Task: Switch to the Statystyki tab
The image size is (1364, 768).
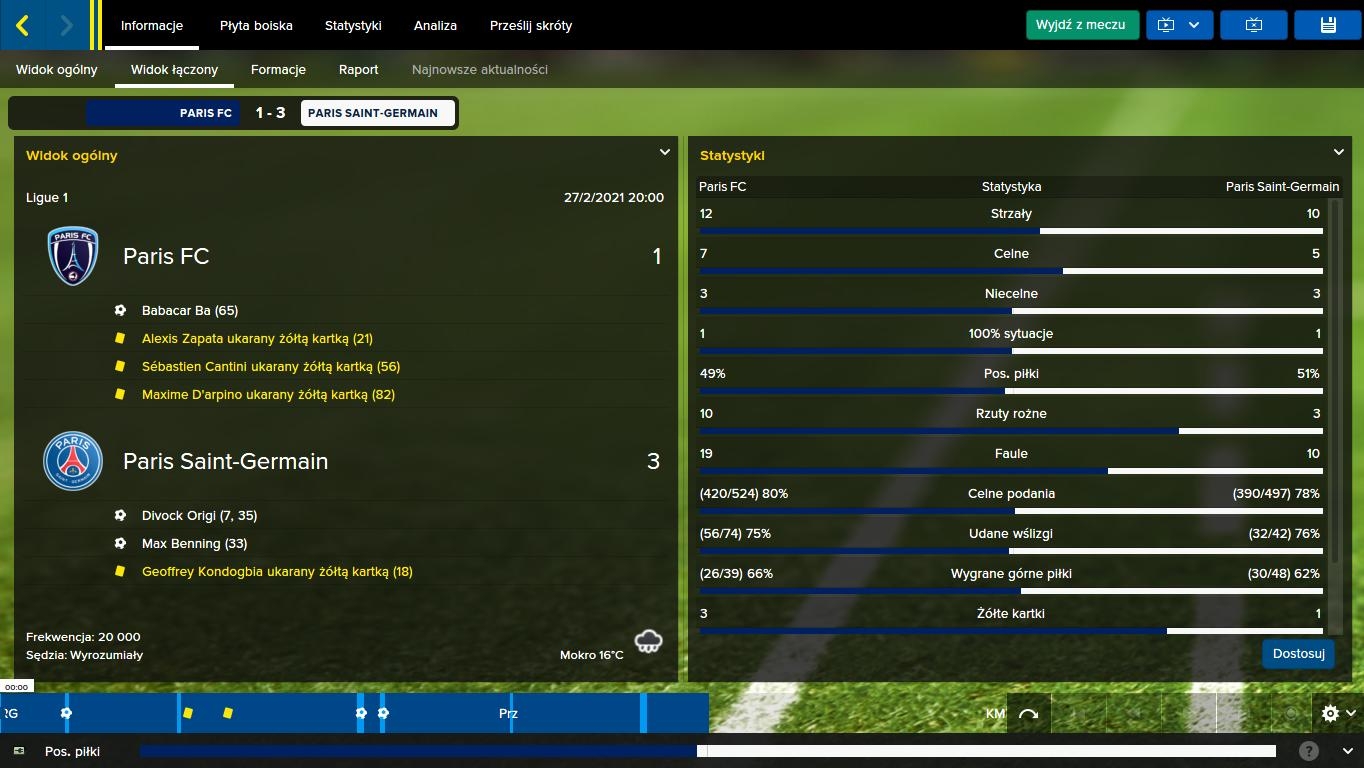Action: pos(353,26)
